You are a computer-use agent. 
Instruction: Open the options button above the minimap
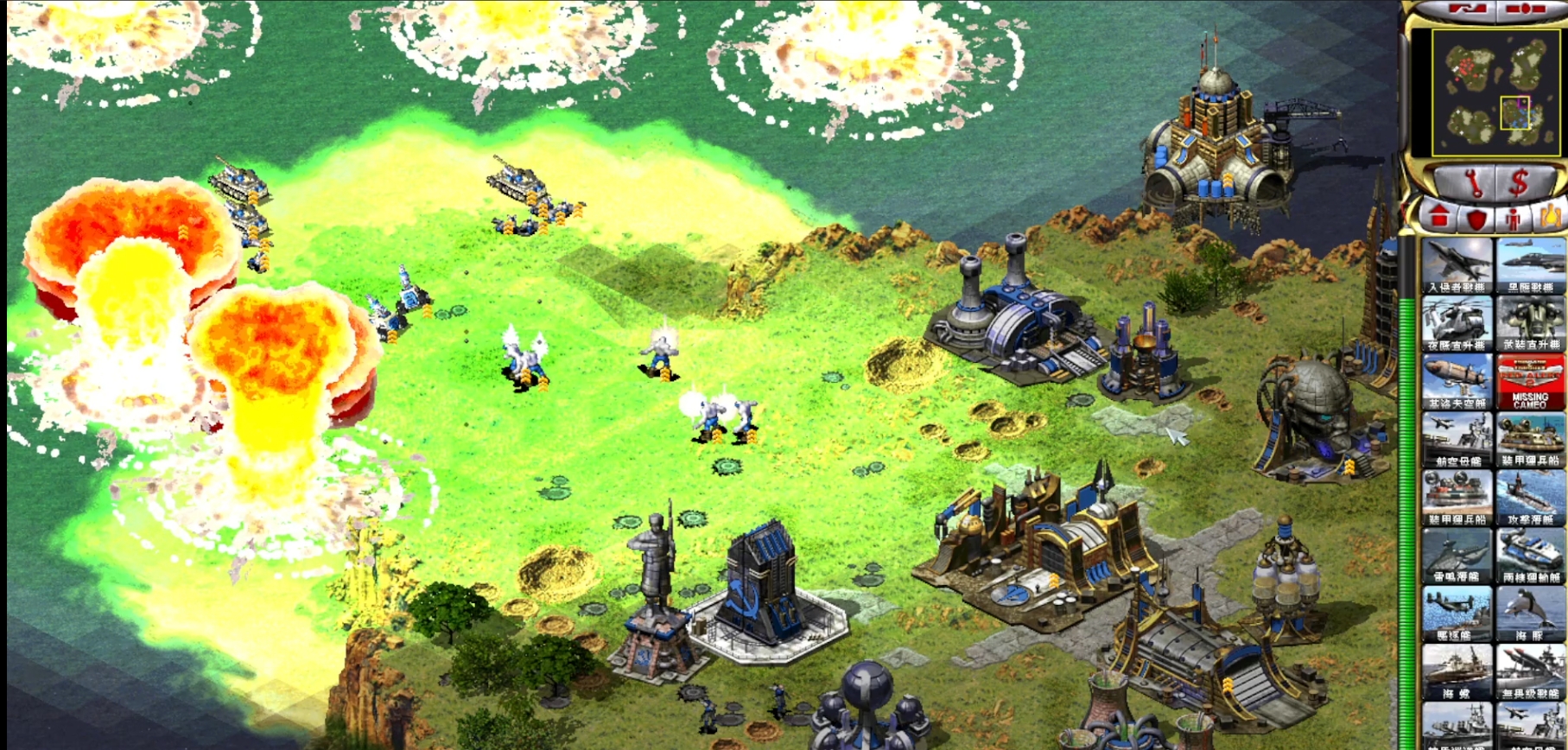(x=1527, y=10)
